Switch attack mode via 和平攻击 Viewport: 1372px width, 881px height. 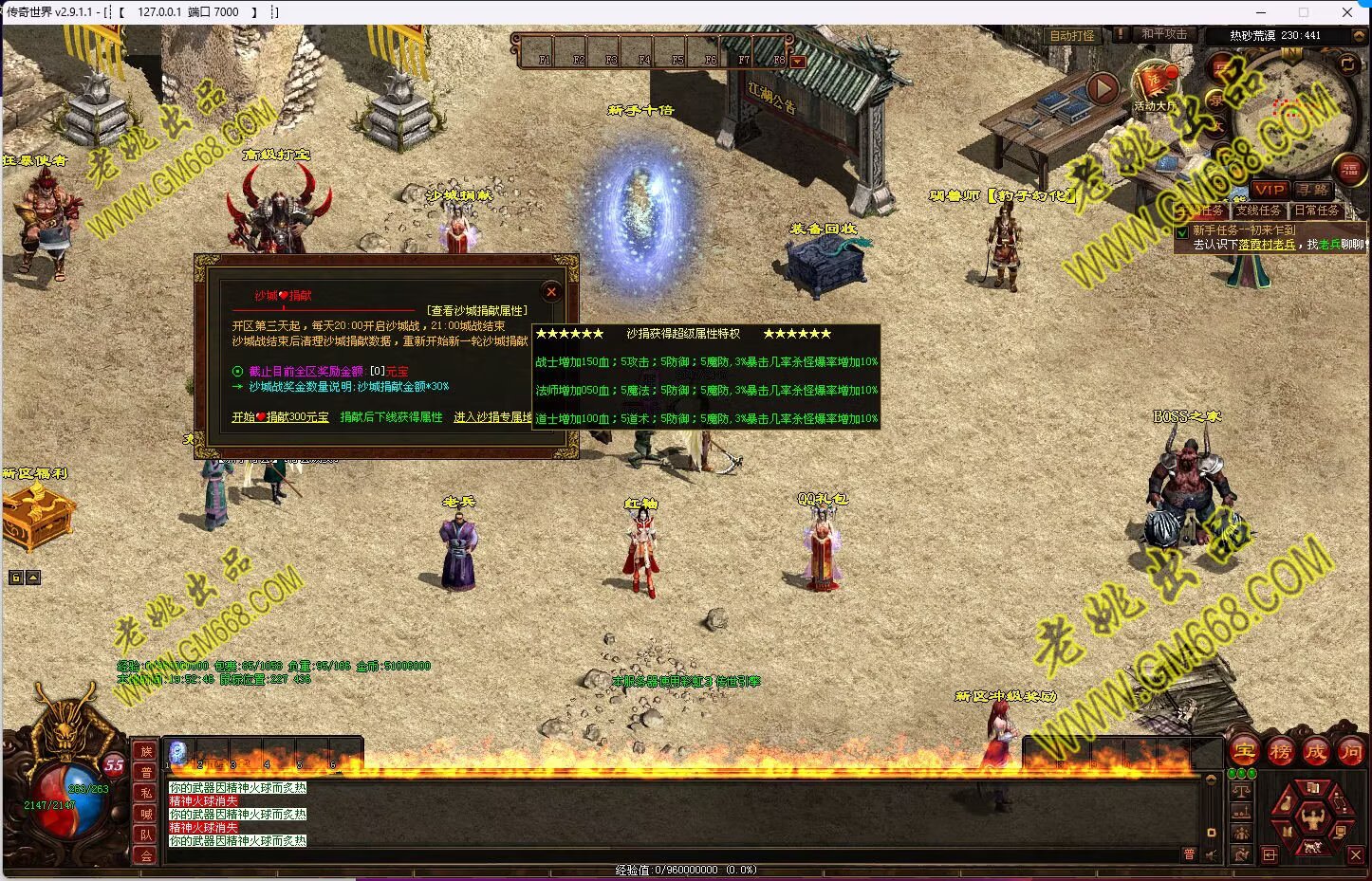(1164, 34)
